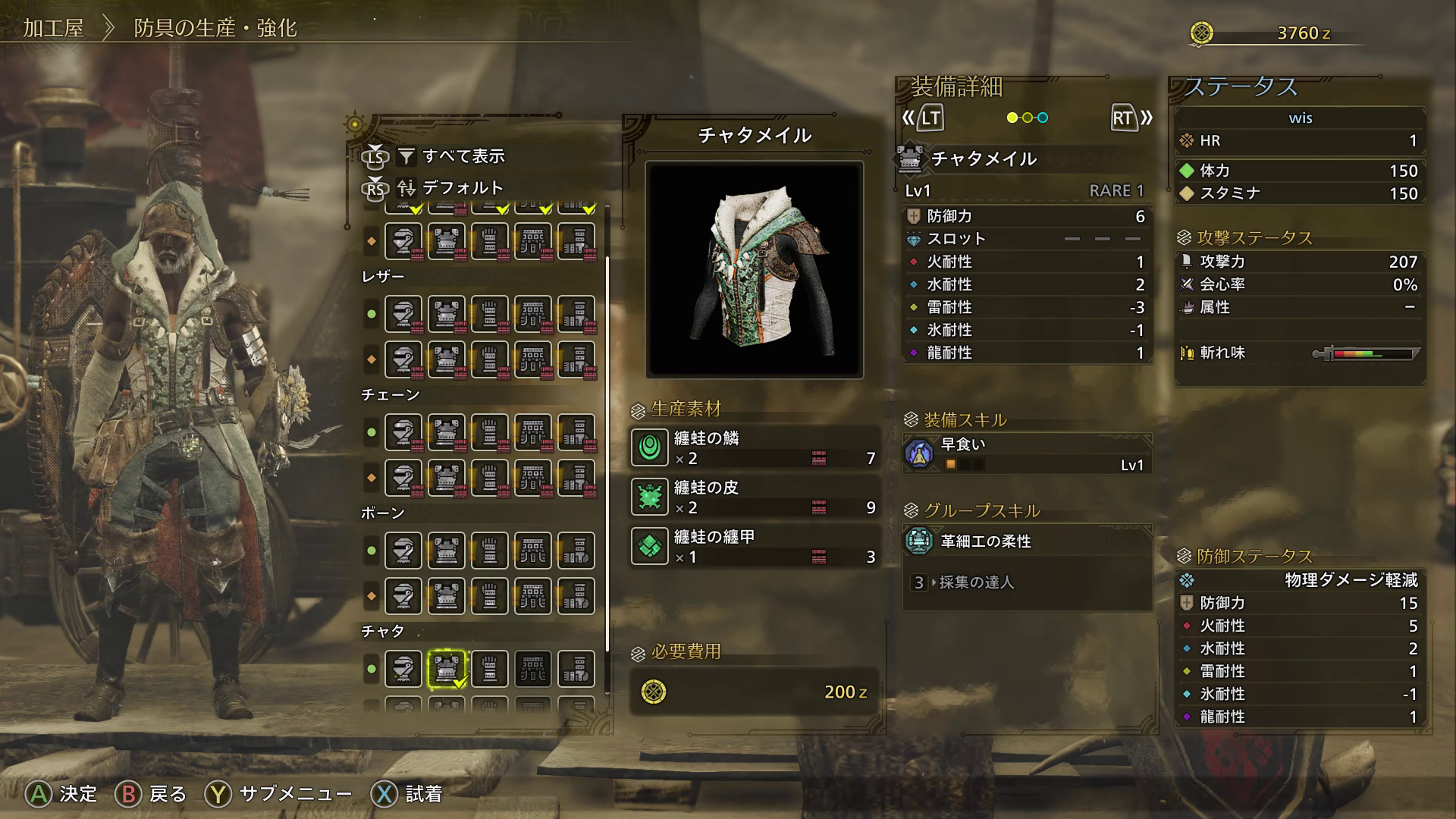Select the highlighted Chata chest armor icon
1456x819 pixels.
(447, 668)
